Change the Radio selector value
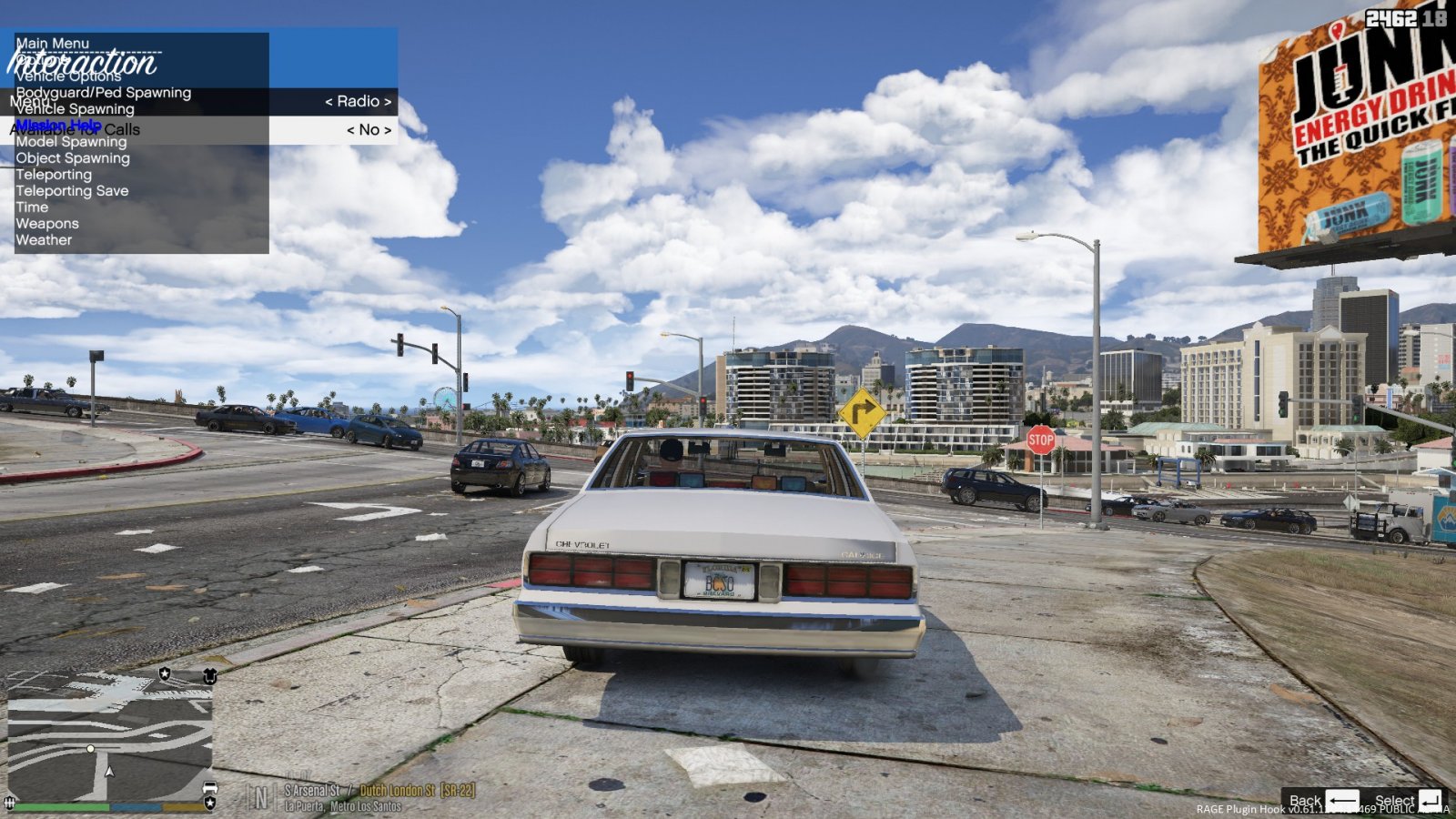1456x819 pixels. pyautogui.click(x=359, y=102)
